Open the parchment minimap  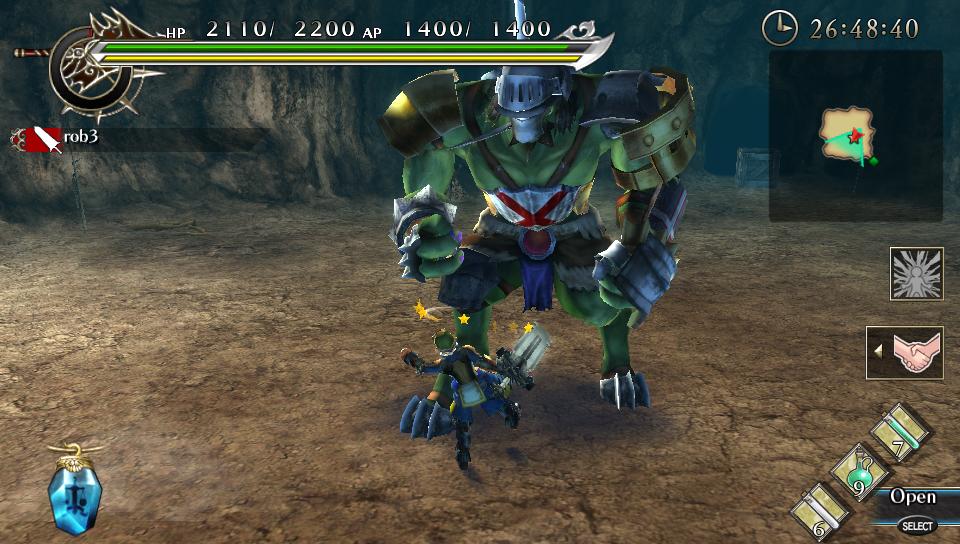tap(848, 136)
